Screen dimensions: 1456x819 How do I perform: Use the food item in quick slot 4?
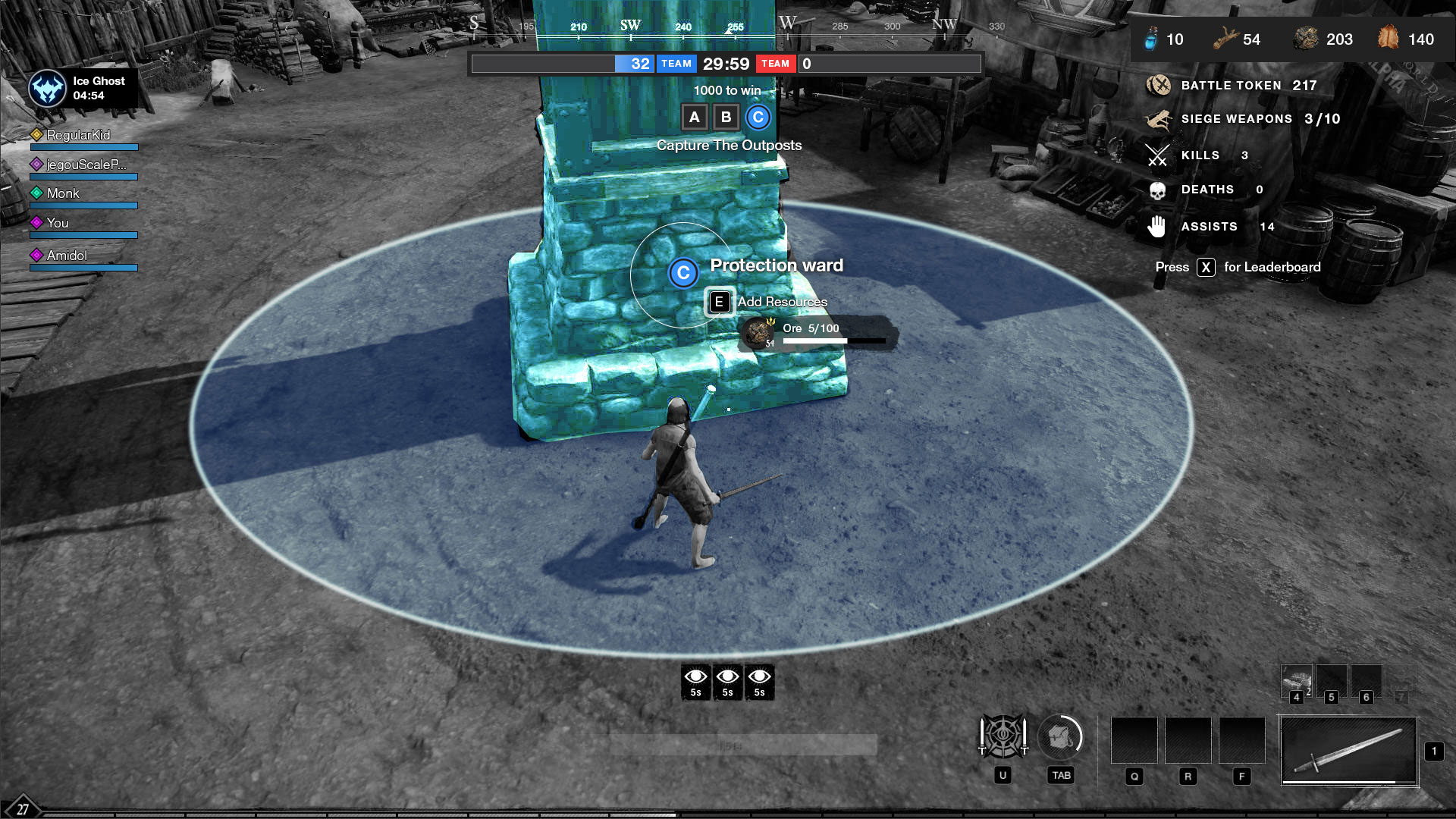point(1297,682)
